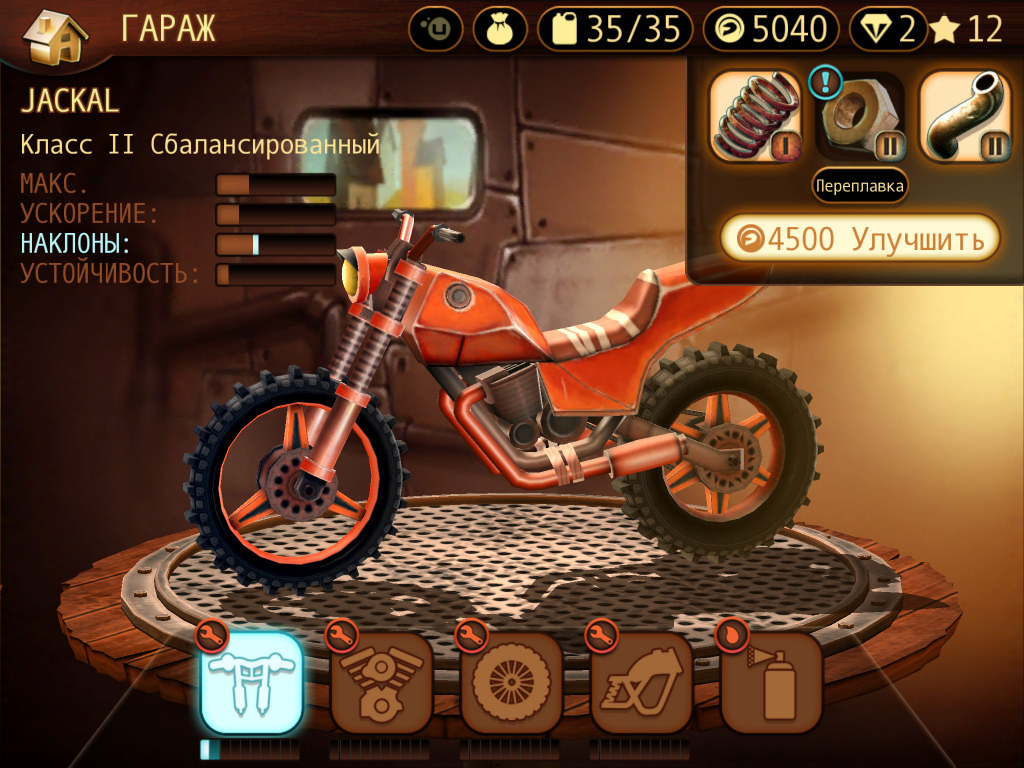Select the brass nut part slot
This screenshot has height=768, width=1024.
tap(860, 117)
